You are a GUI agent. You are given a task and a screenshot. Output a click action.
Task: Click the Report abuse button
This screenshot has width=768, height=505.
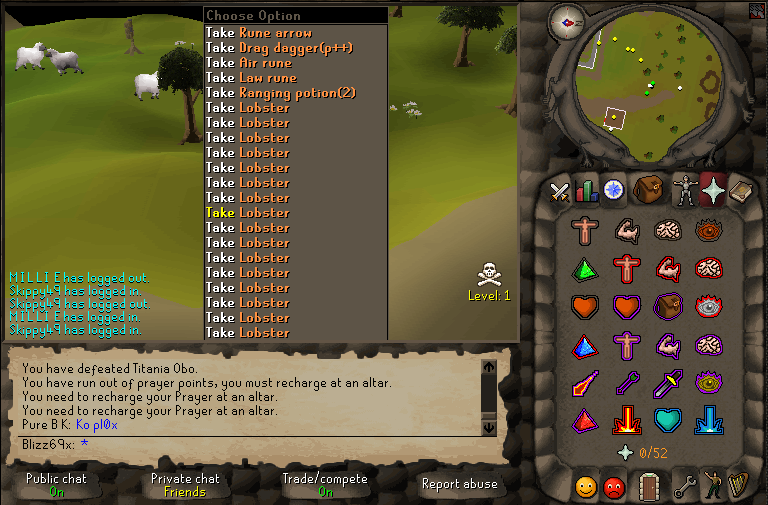[x=461, y=484]
